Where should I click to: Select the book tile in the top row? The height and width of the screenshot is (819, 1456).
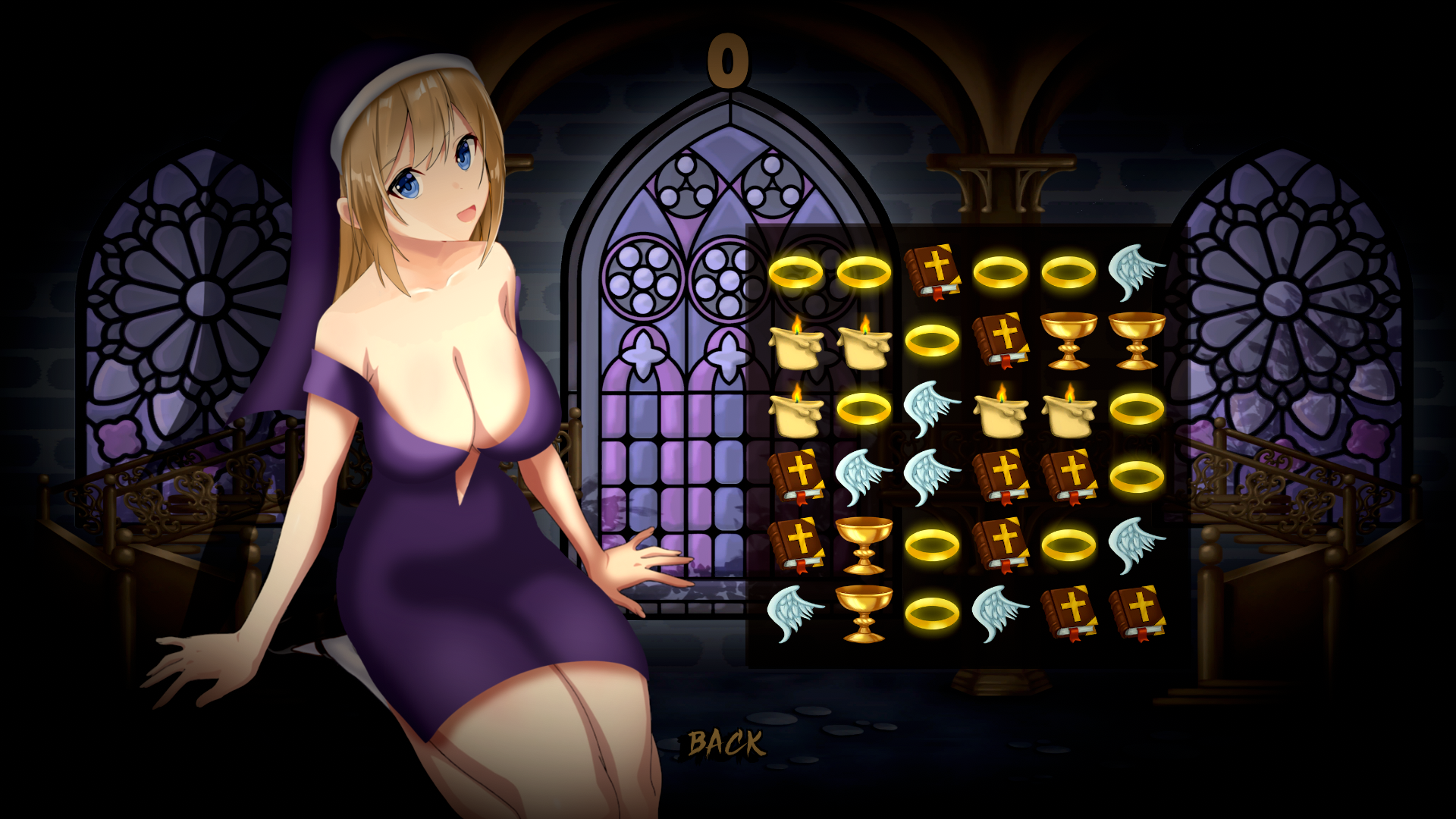pos(932,271)
